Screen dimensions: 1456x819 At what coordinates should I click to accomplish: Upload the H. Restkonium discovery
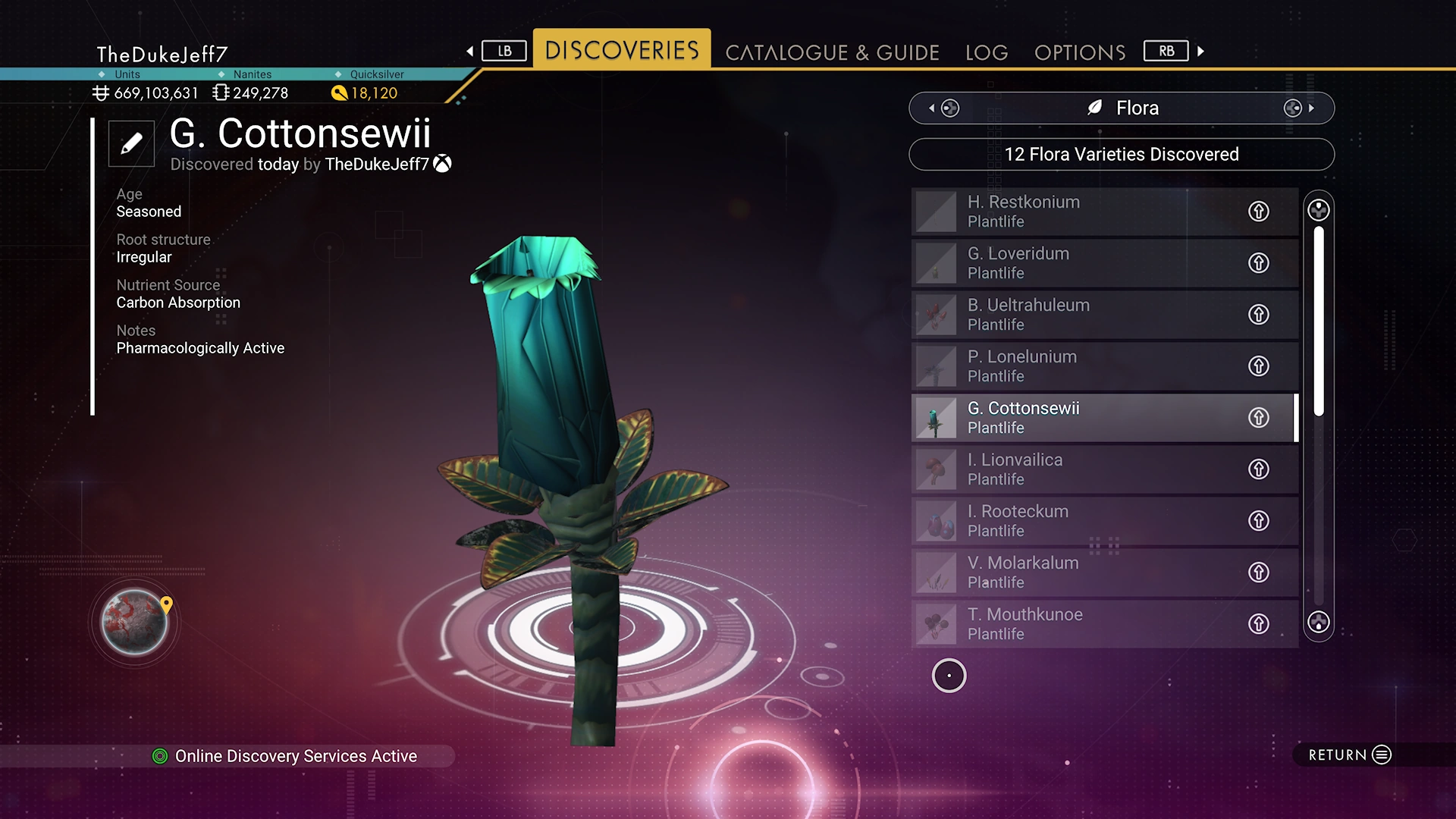1259,212
